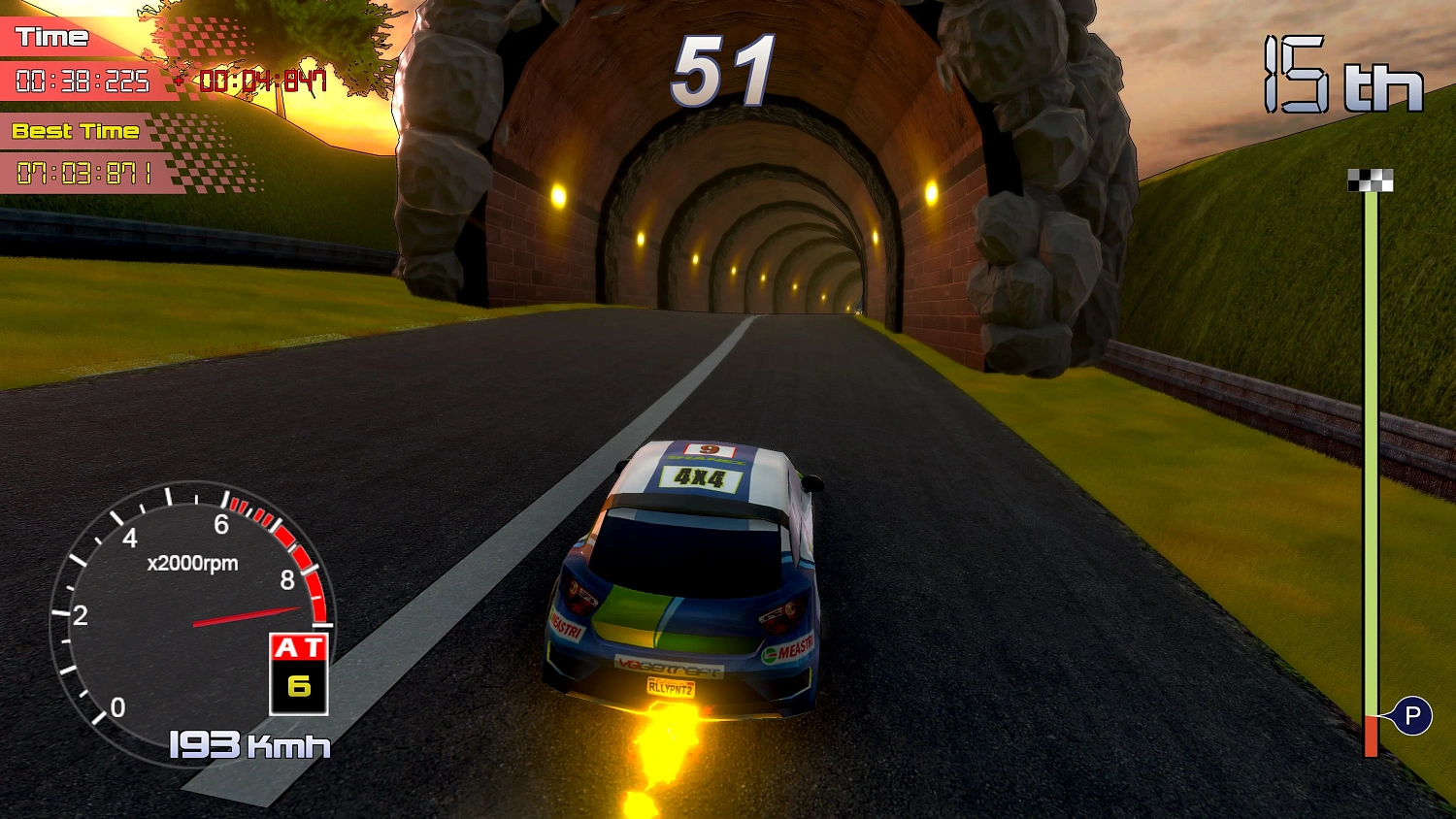Toggle the x2000rpm label on the gauge
The width and height of the screenshot is (1456, 819).
(191, 563)
